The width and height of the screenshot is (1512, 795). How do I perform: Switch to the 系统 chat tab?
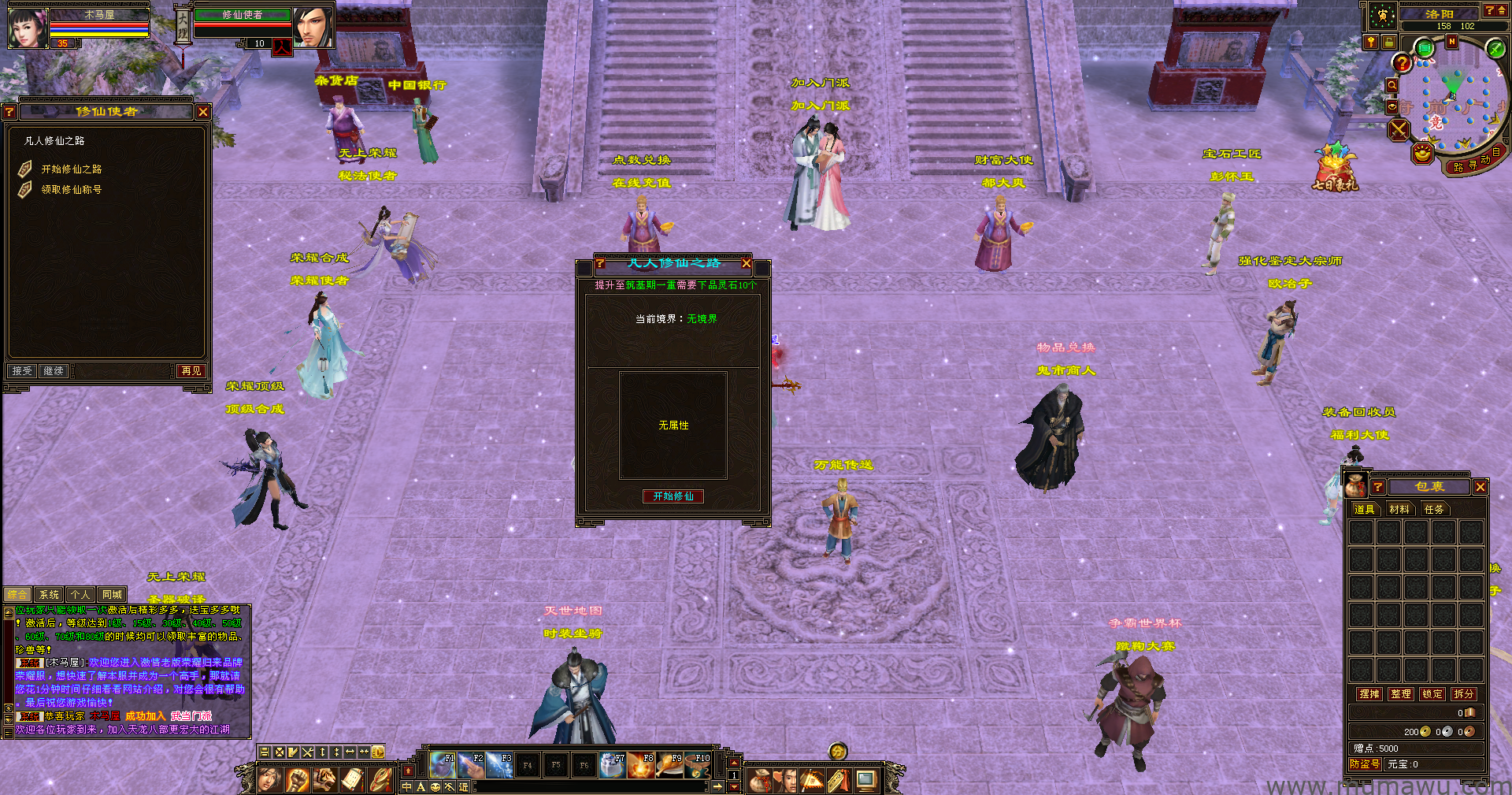click(49, 595)
